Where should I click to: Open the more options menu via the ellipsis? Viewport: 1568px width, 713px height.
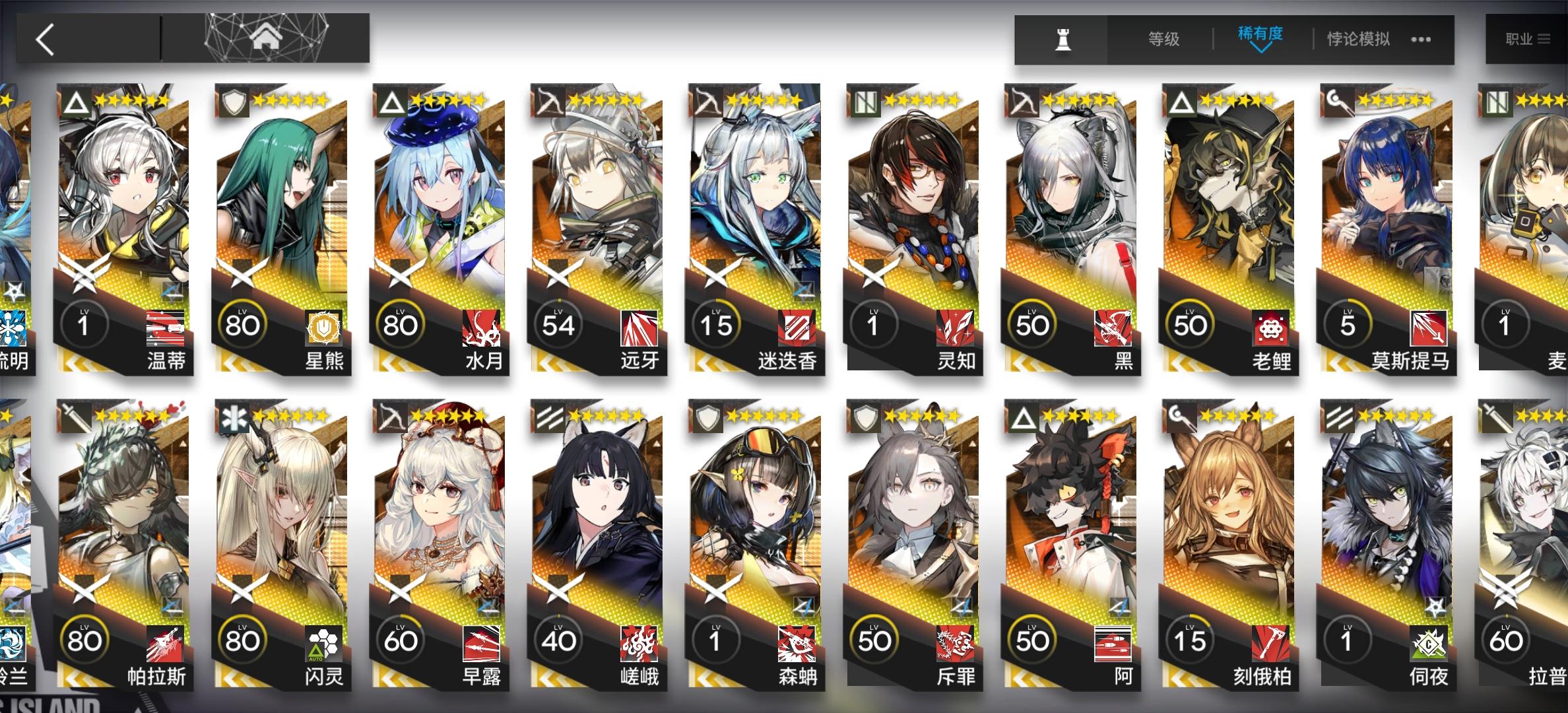1419,38
